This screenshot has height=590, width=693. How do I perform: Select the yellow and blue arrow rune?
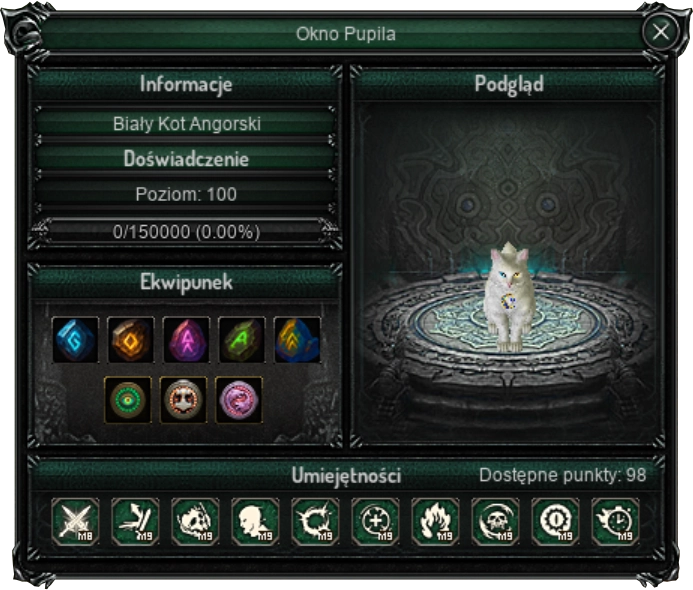pos(297,340)
